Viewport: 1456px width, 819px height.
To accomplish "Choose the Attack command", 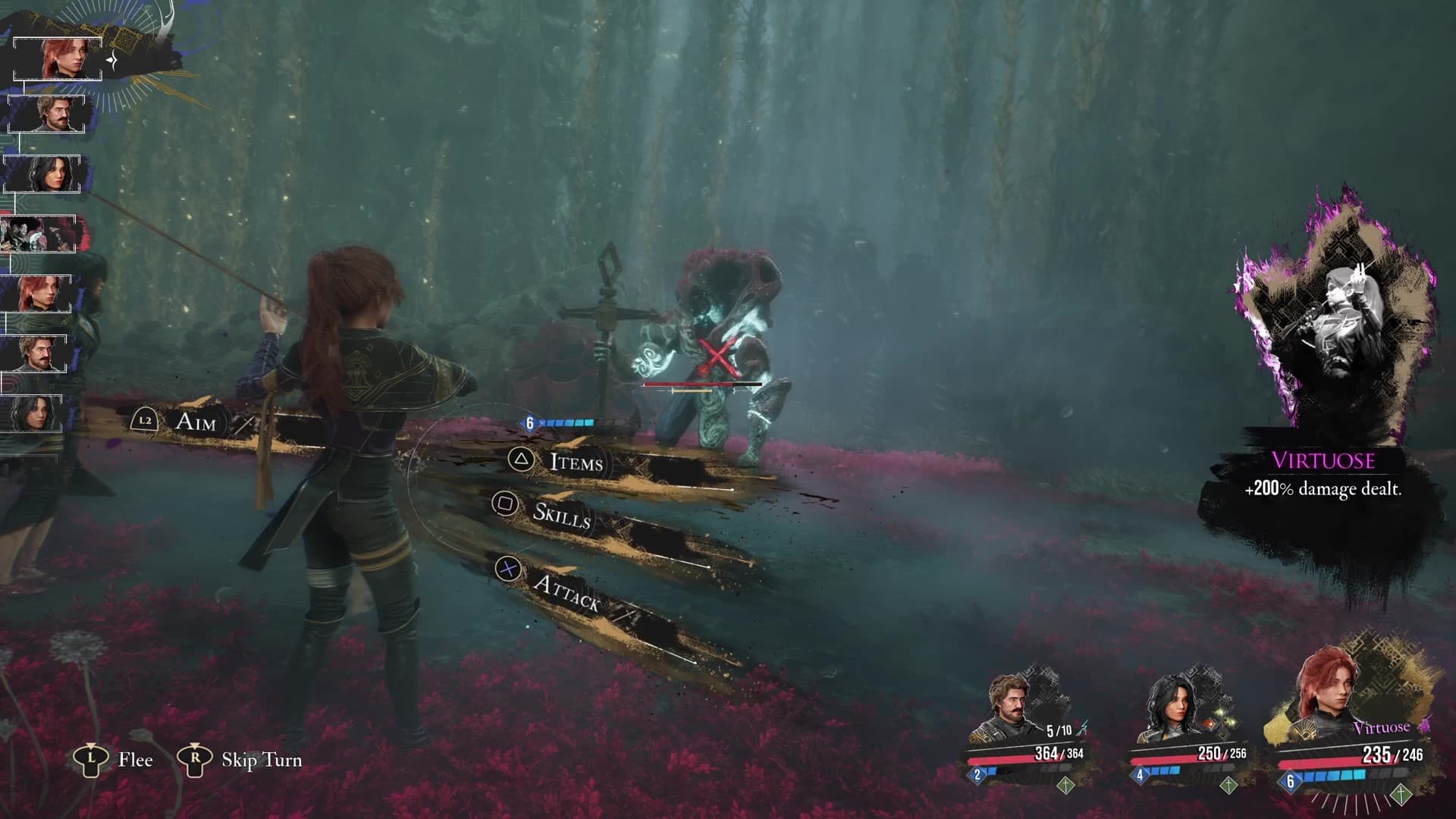I will pos(565,591).
